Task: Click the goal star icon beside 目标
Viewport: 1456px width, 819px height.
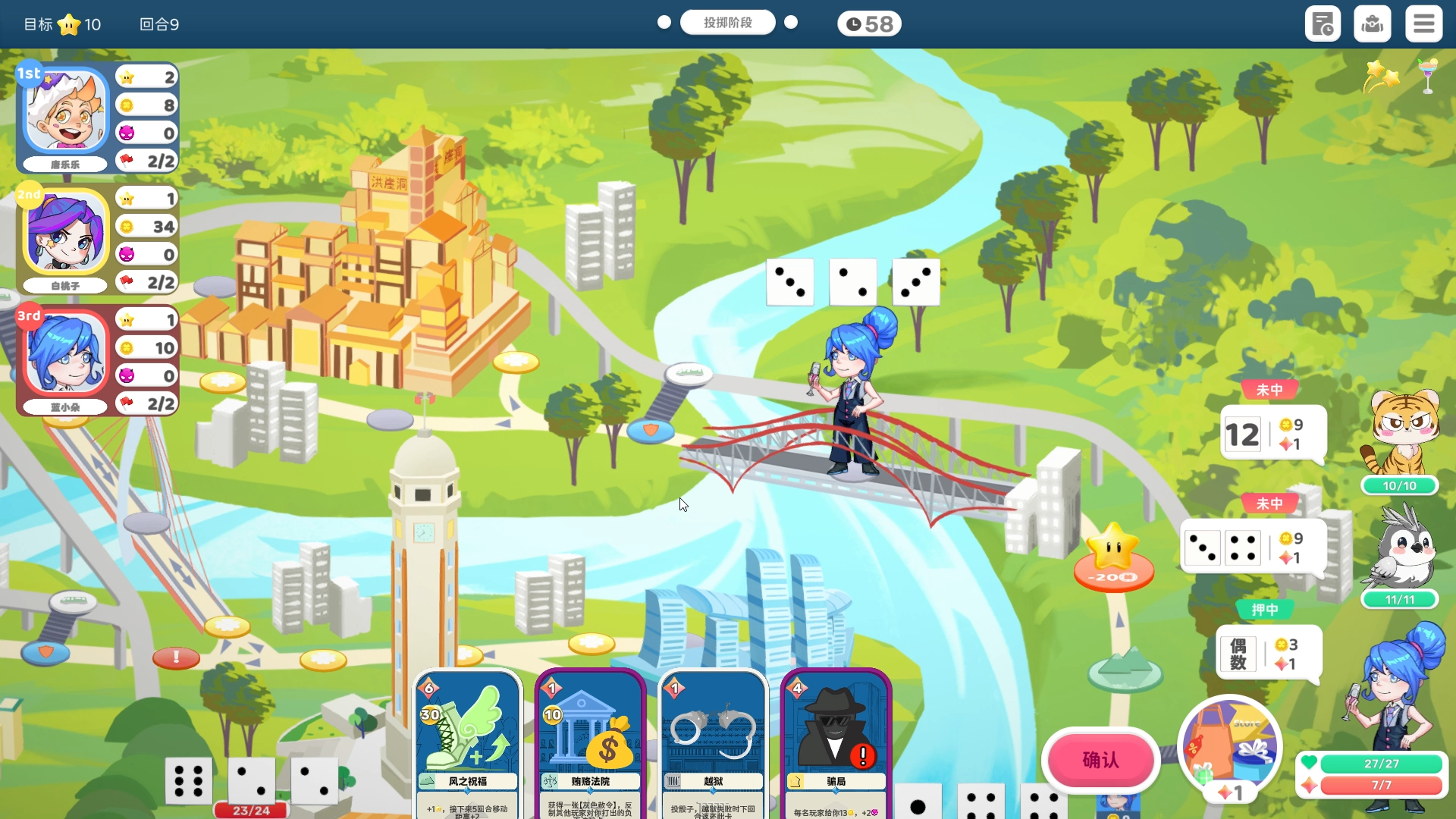Action: [69, 24]
